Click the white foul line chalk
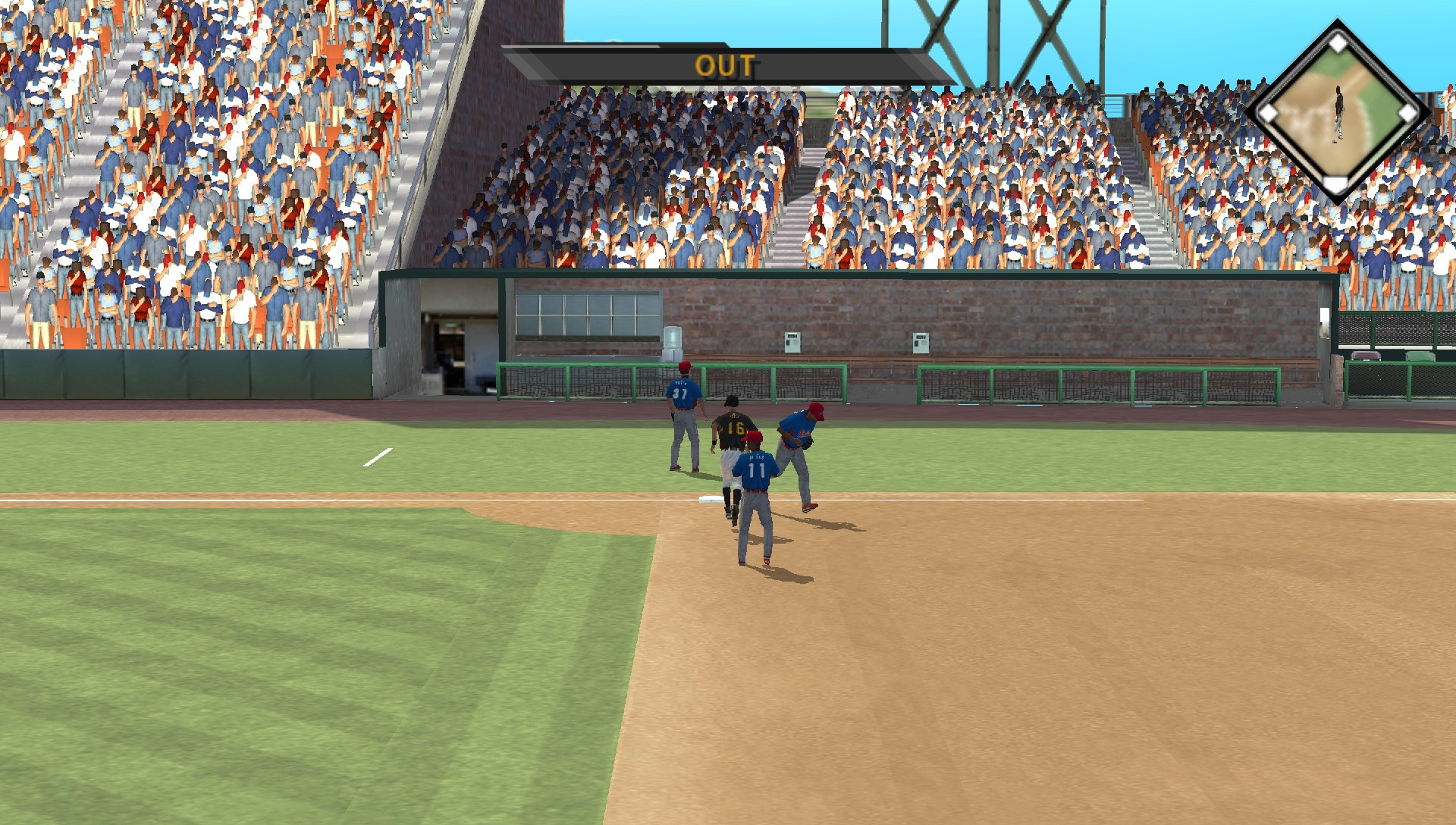This screenshot has height=825, width=1456. pos(377,456)
